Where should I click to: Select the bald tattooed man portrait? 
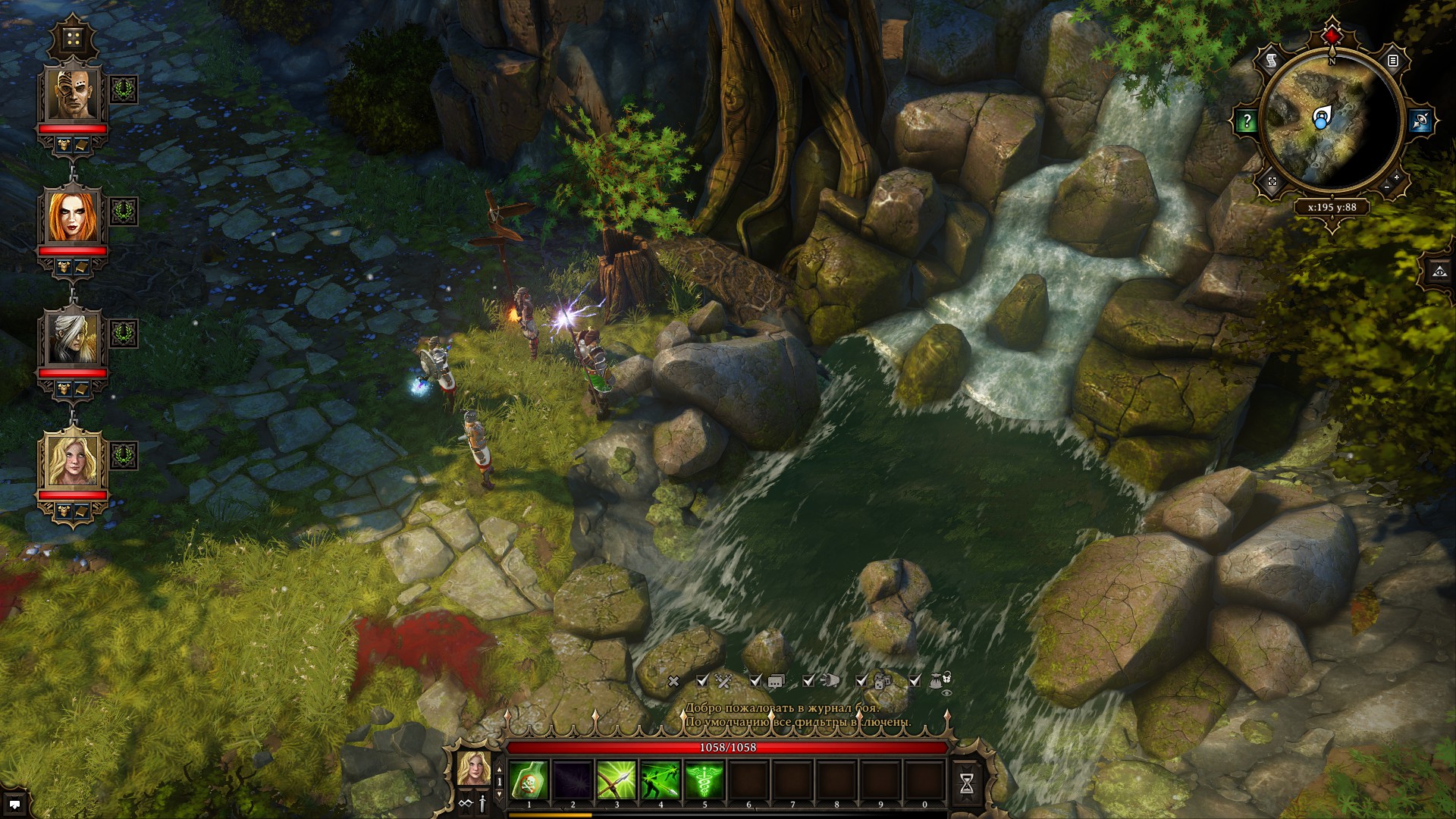(x=73, y=95)
